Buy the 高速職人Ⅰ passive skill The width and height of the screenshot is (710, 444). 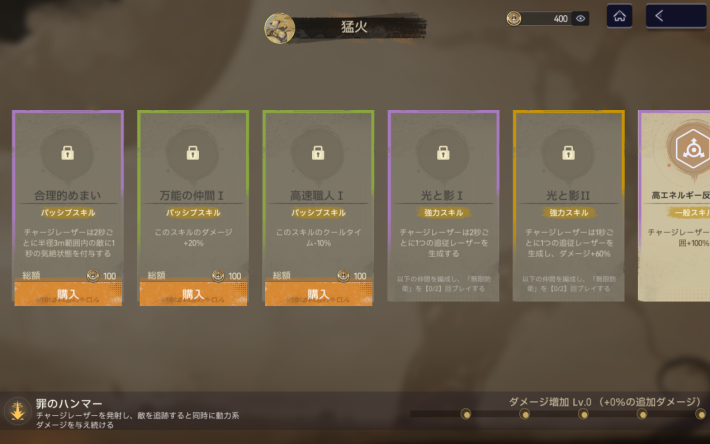point(318,294)
